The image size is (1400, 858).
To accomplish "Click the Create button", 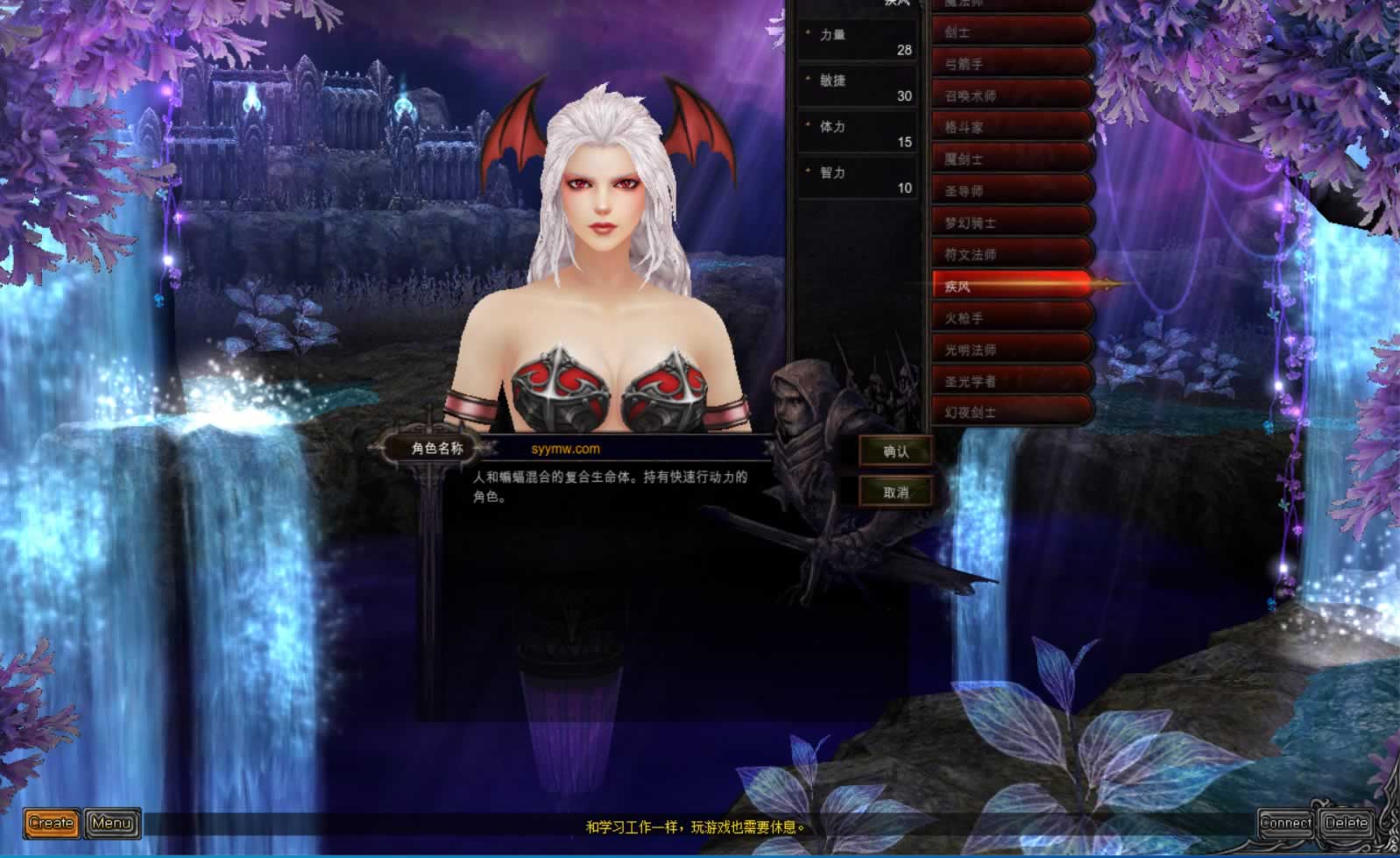I will [52, 823].
